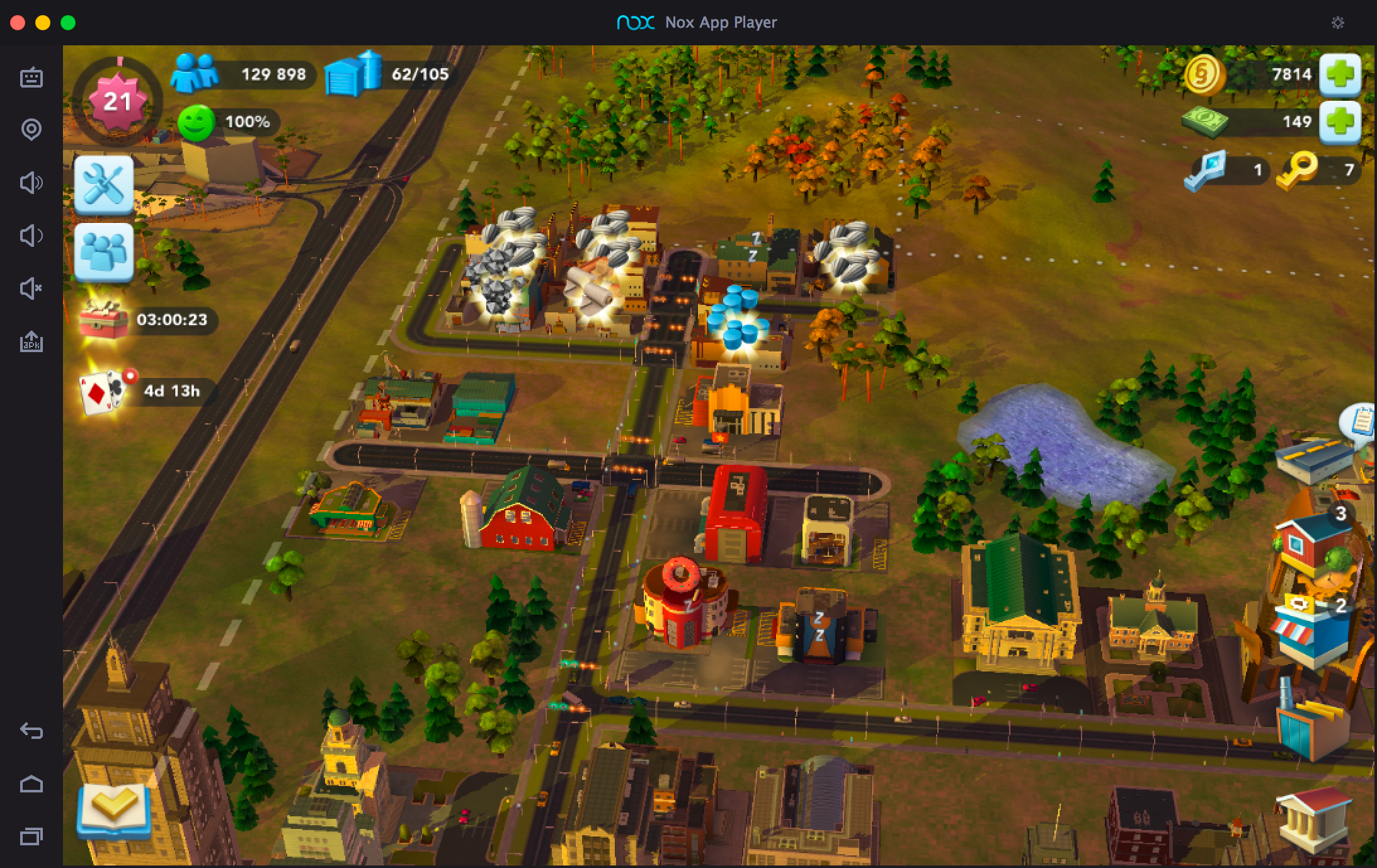The height and width of the screenshot is (868, 1377).
Task: Check the city storage capacity icon
Action: point(353,74)
